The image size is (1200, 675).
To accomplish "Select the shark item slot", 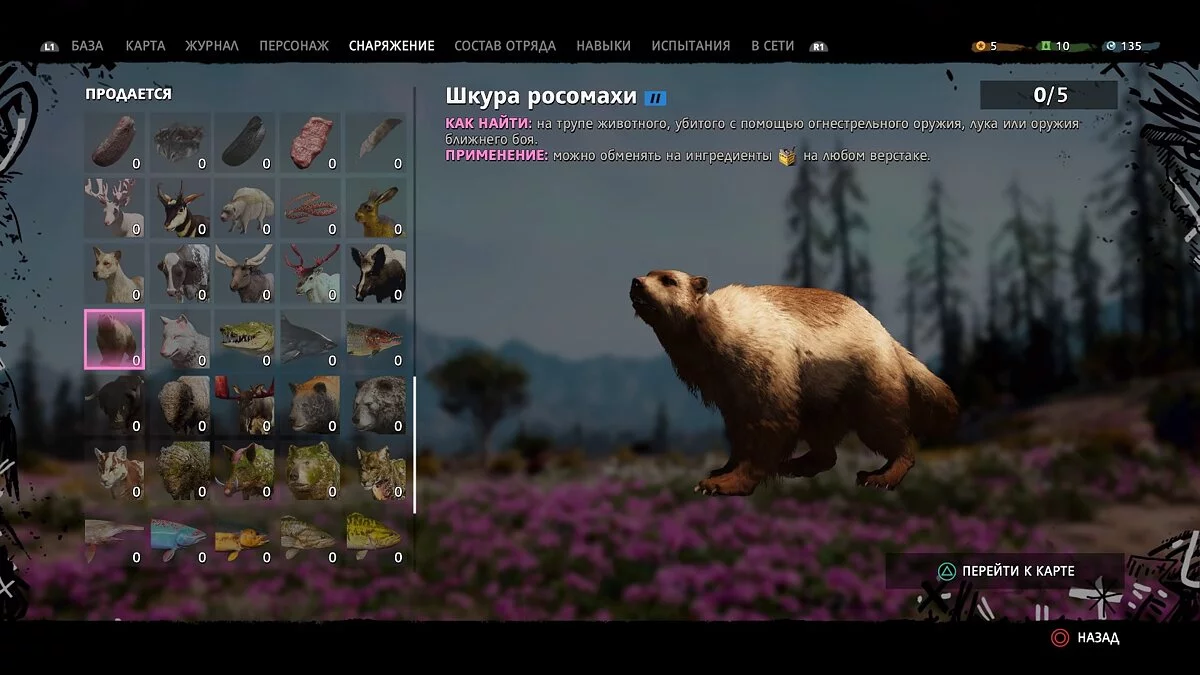I will point(312,340).
